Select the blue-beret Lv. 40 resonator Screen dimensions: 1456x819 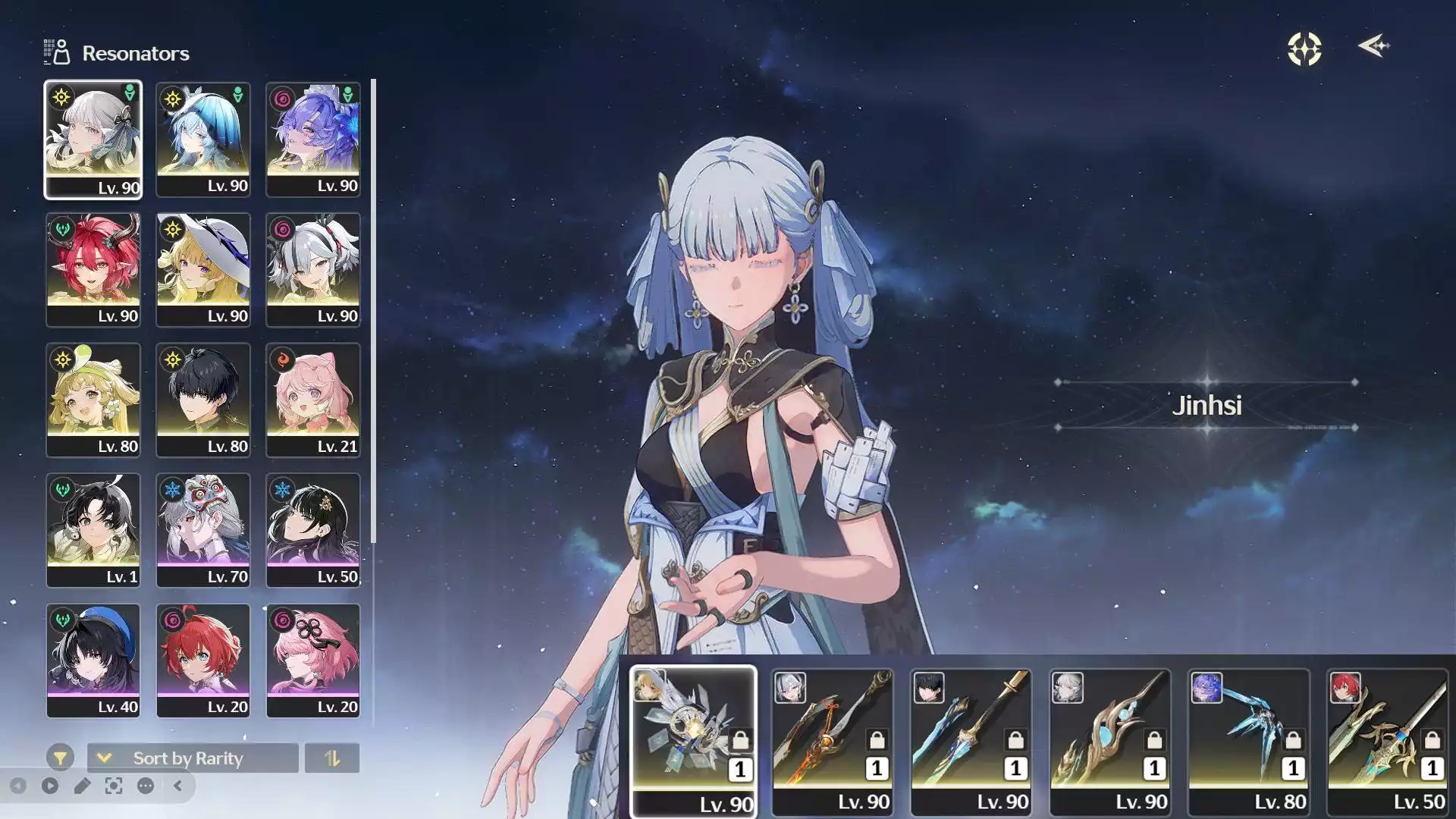93,661
